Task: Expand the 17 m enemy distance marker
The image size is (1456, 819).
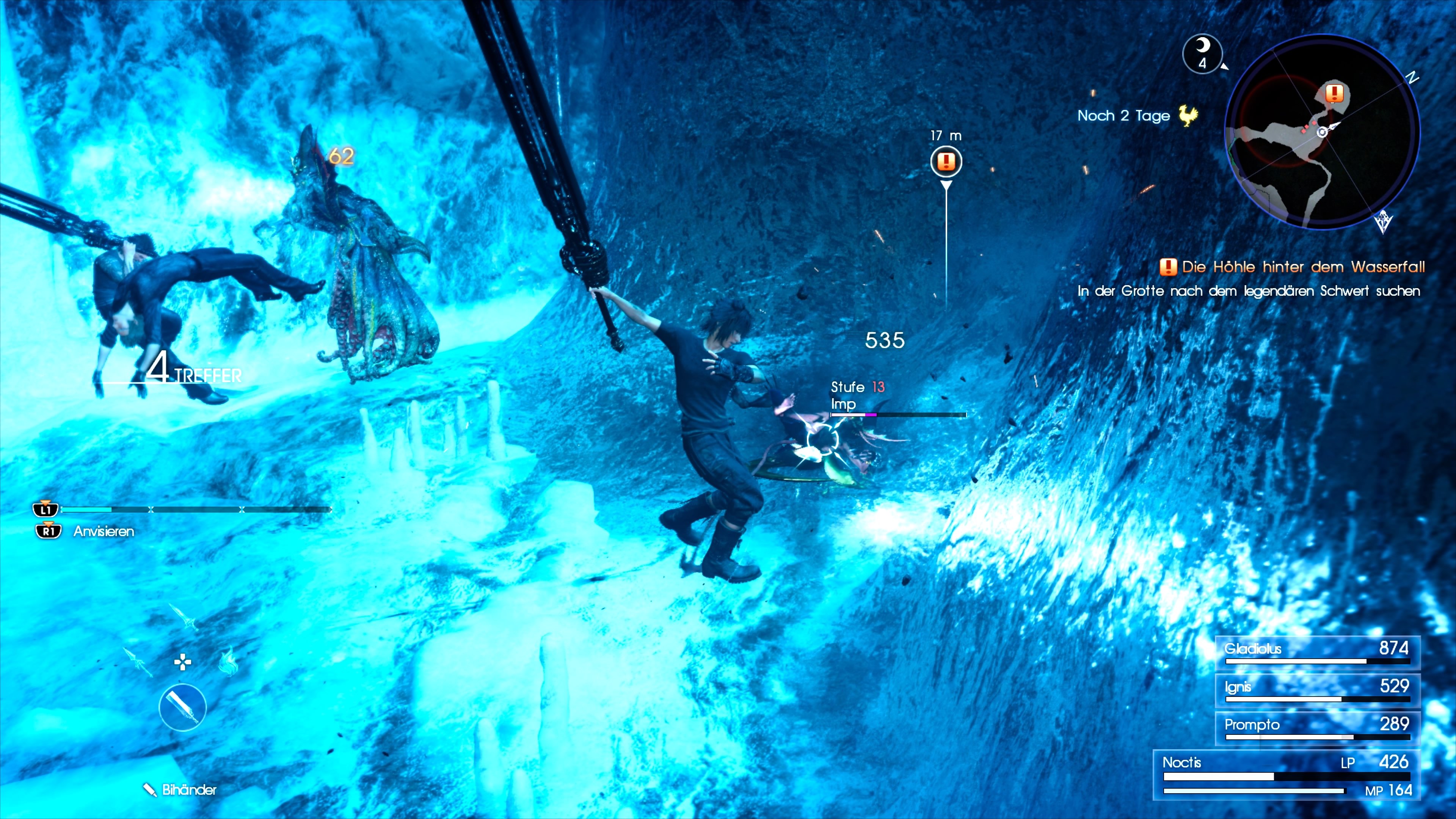Action: point(946,136)
